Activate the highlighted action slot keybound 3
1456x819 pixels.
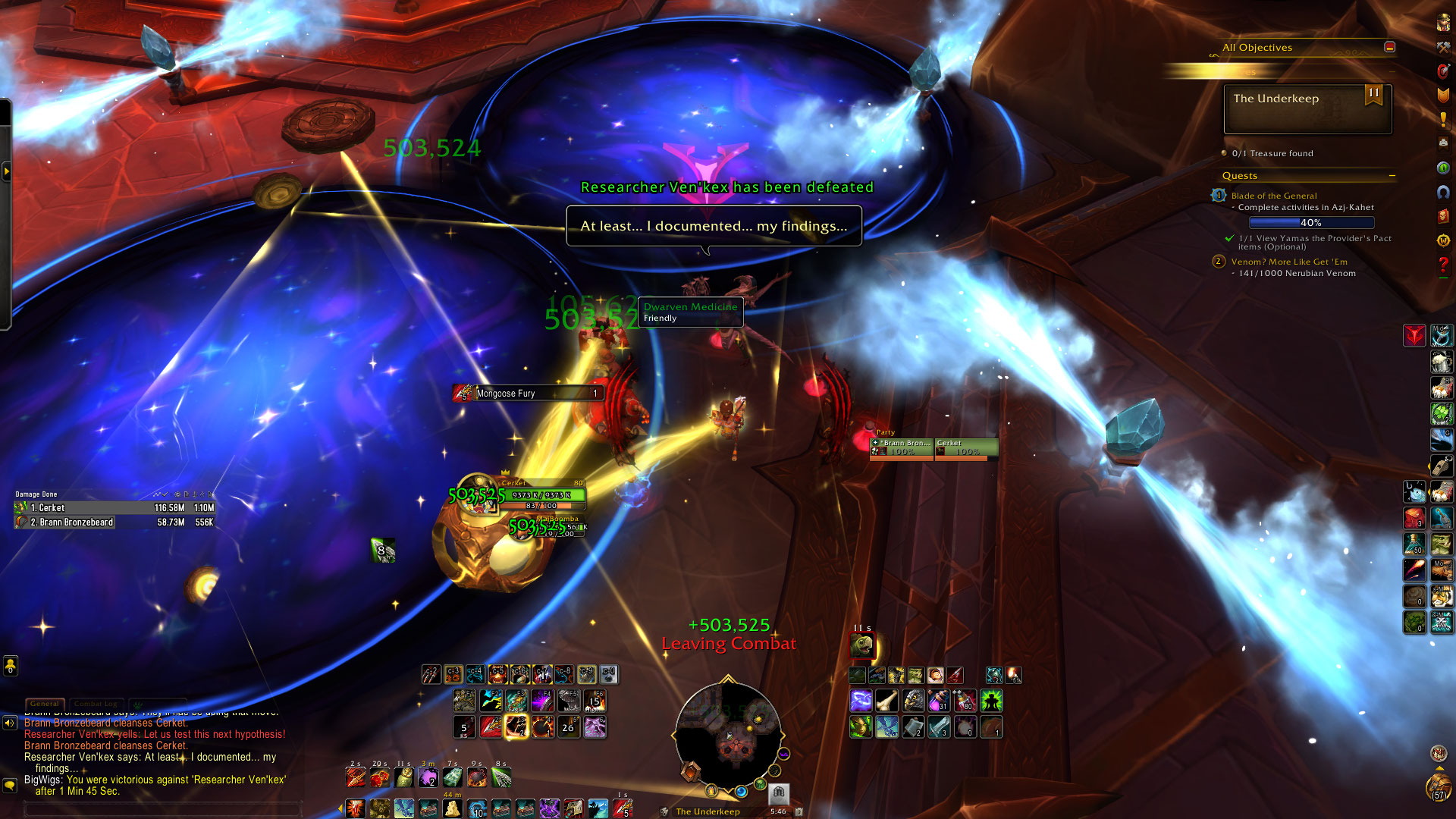point(453,674)
